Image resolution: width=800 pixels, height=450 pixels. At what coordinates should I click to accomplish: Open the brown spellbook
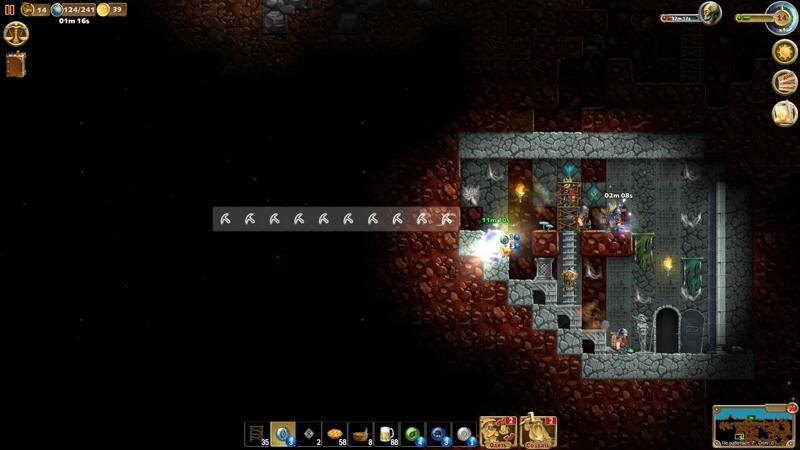coord(16,65)
